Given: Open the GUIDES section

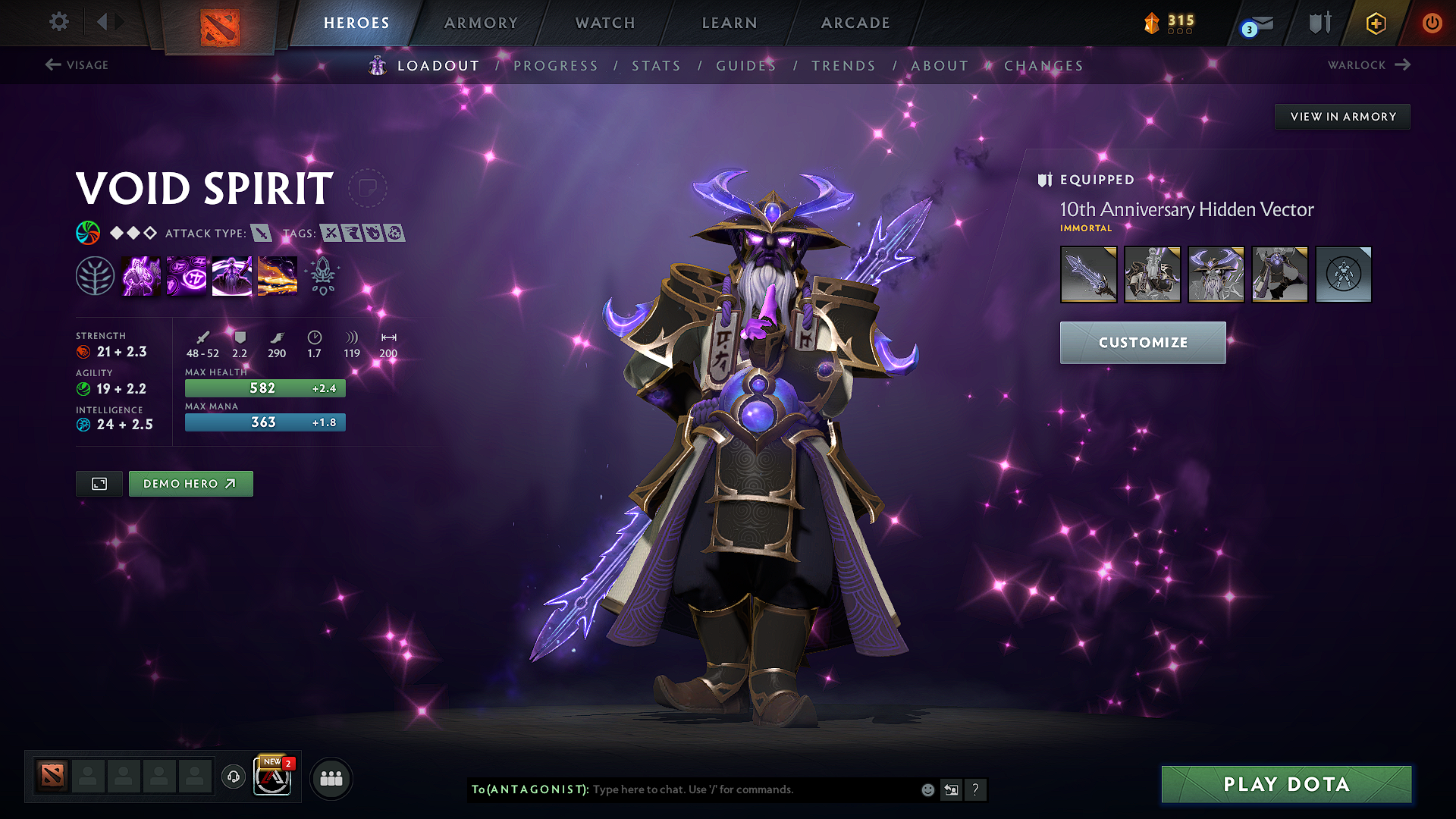Looking at the screenshot, I should (x=746, y=66).
